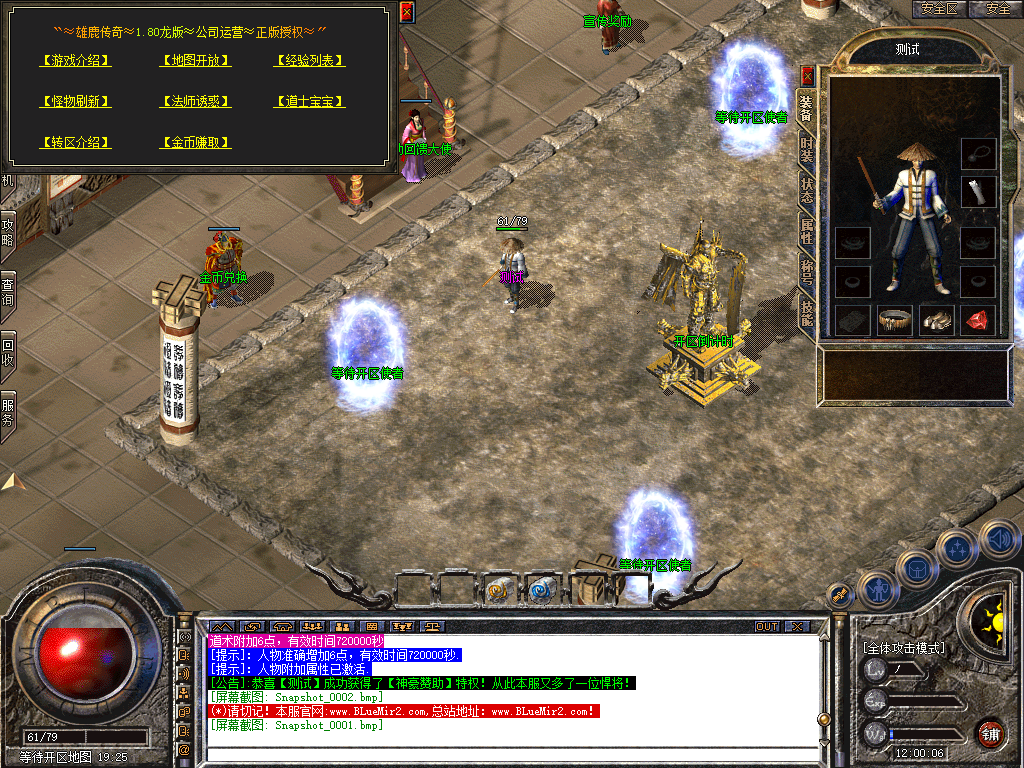Select the equipped boots slot

[935, 320]
